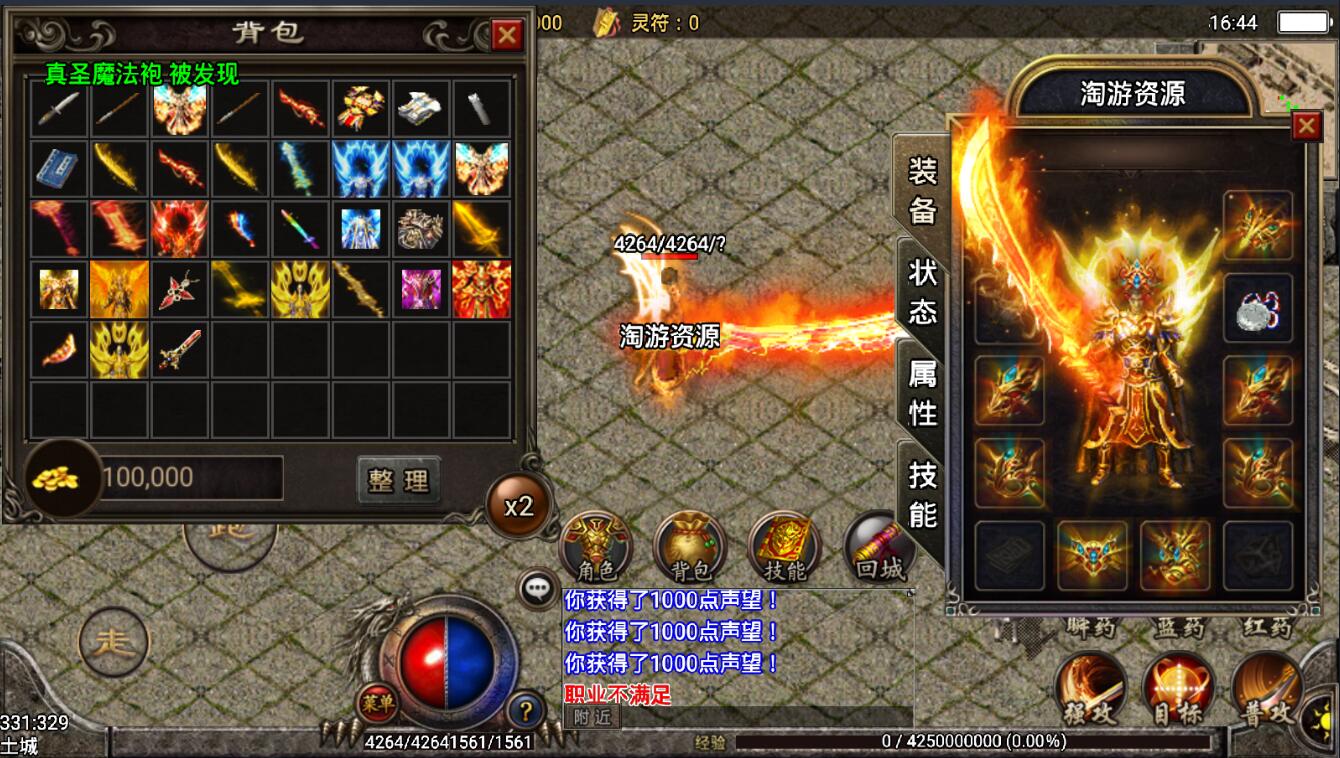Tap the 目标 target button
Screen dimensions: 1340x758
pyautogui.click(x=1177, y=688)
